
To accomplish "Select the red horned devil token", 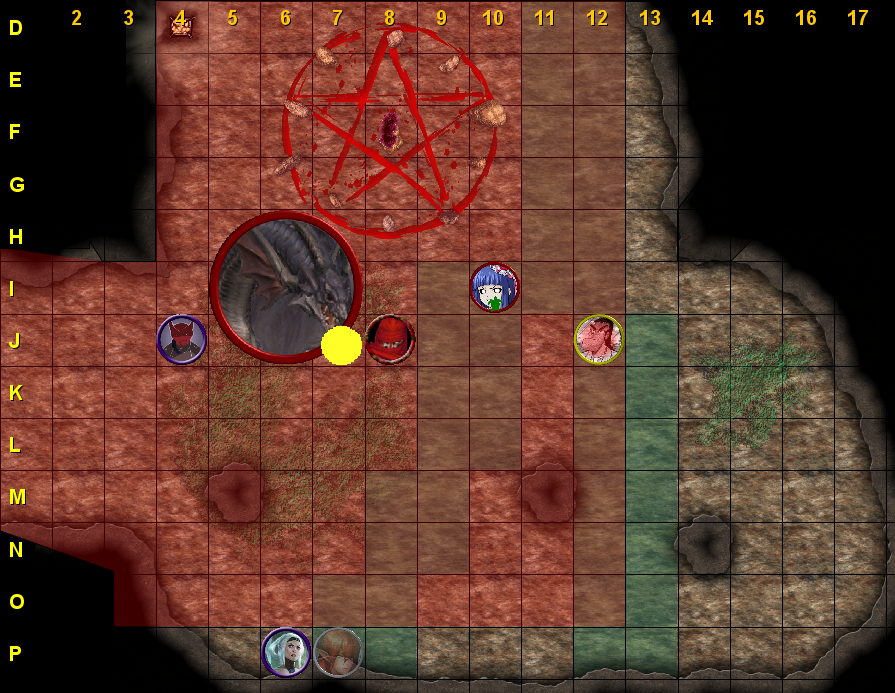I will pos(182,339).
